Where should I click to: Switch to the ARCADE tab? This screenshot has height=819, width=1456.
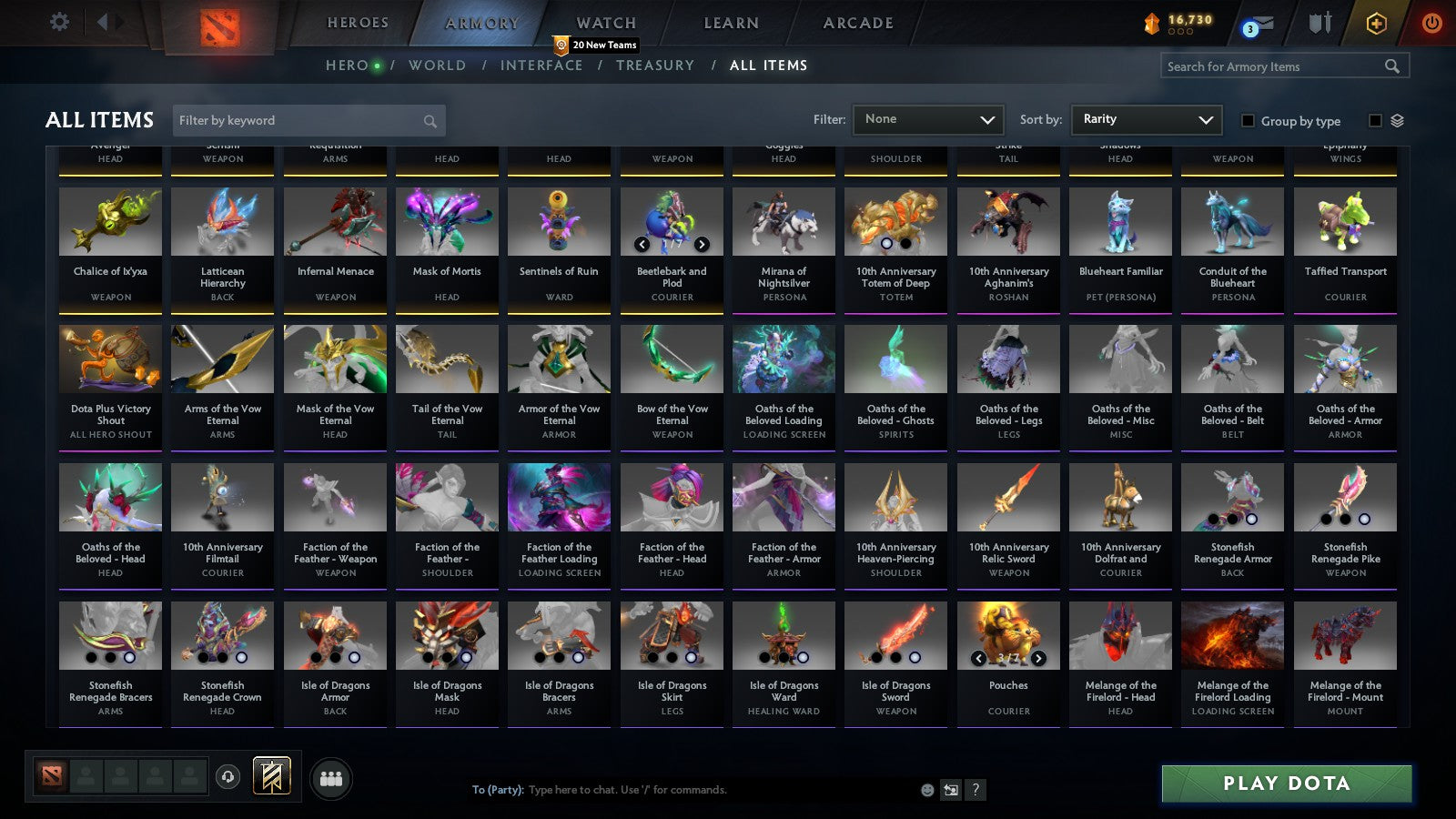856,23
